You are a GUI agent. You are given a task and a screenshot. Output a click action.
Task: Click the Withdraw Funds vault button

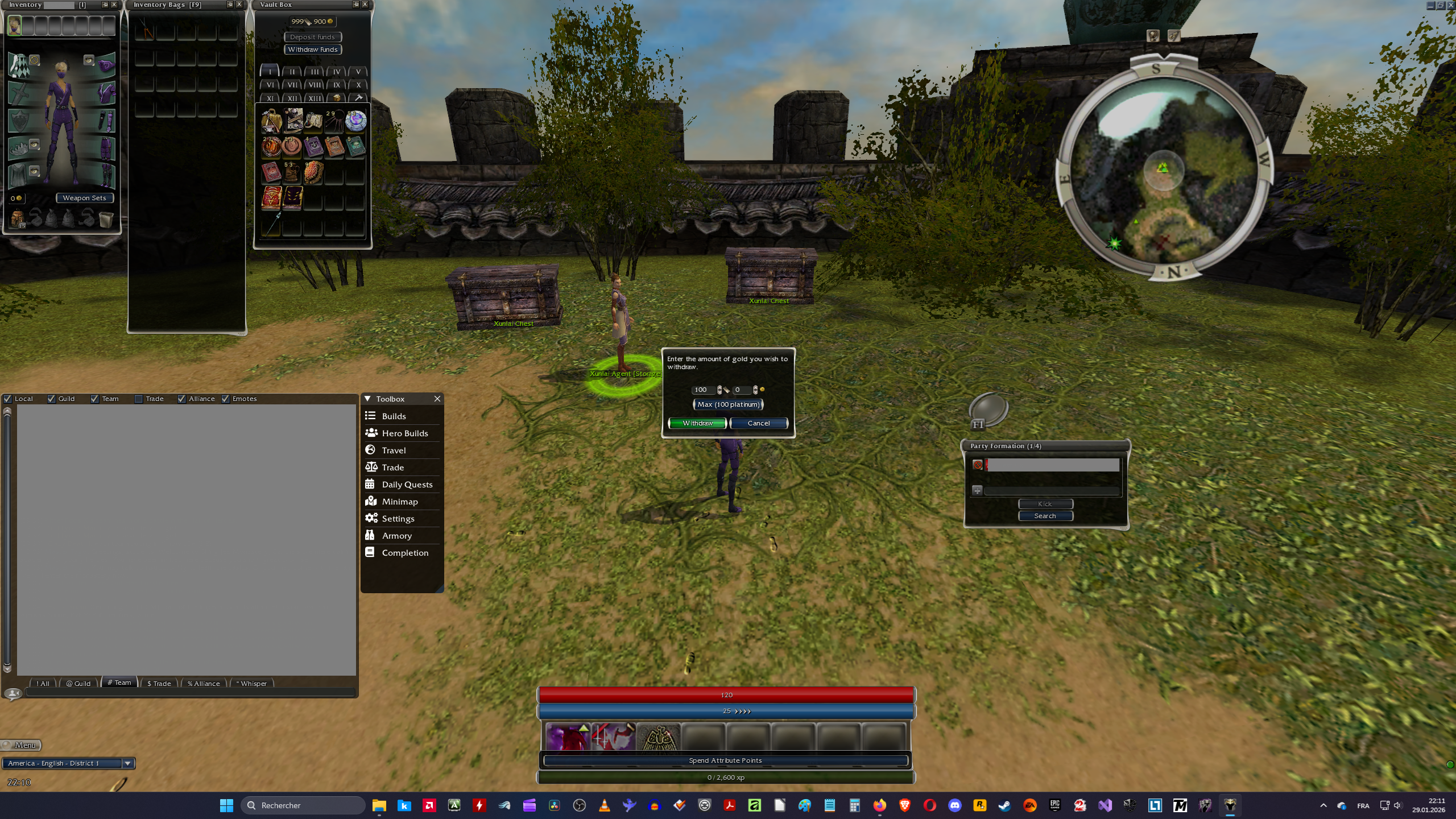(x=313, y=49)
